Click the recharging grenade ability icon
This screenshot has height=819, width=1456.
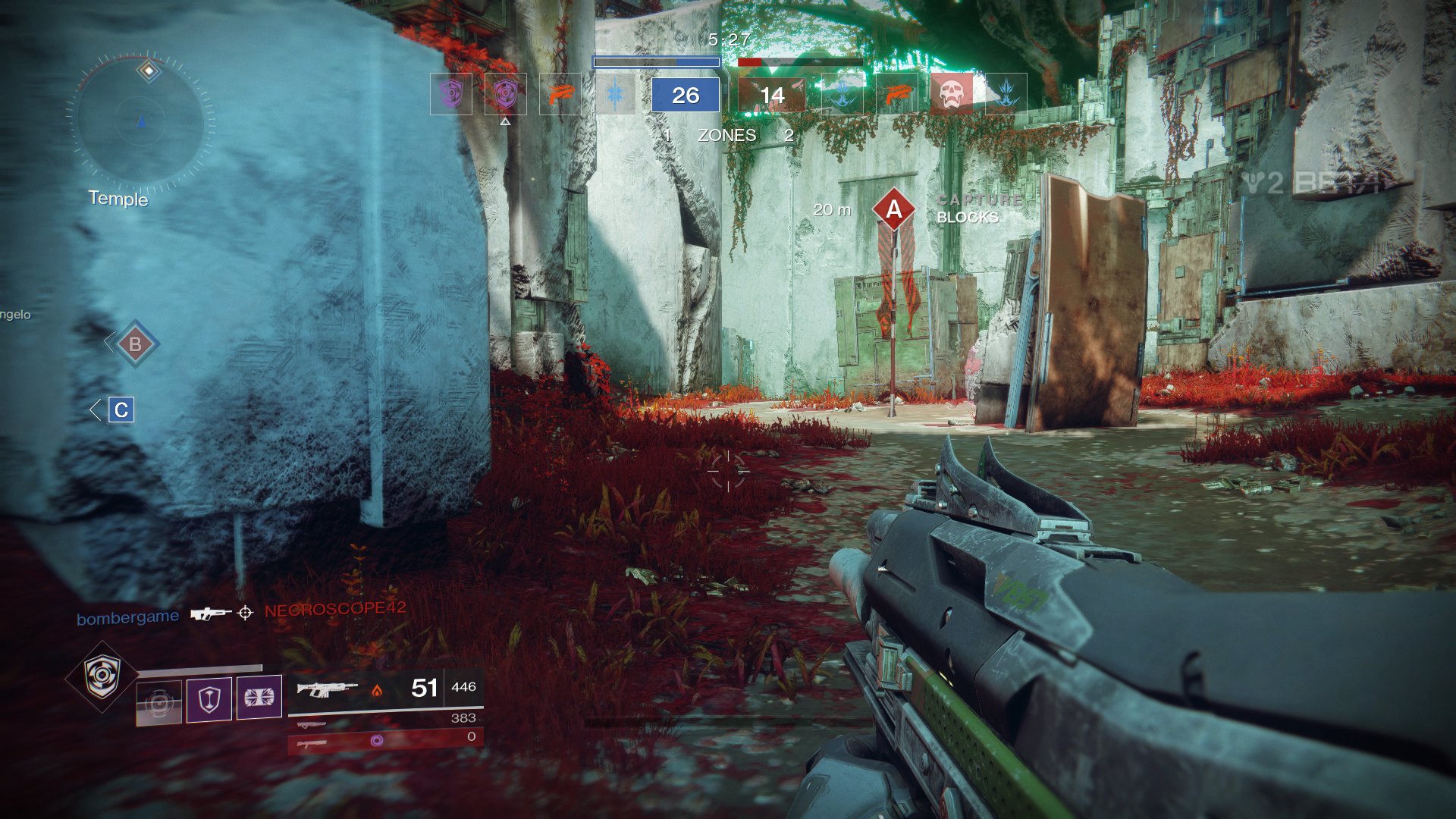(159, 702)
